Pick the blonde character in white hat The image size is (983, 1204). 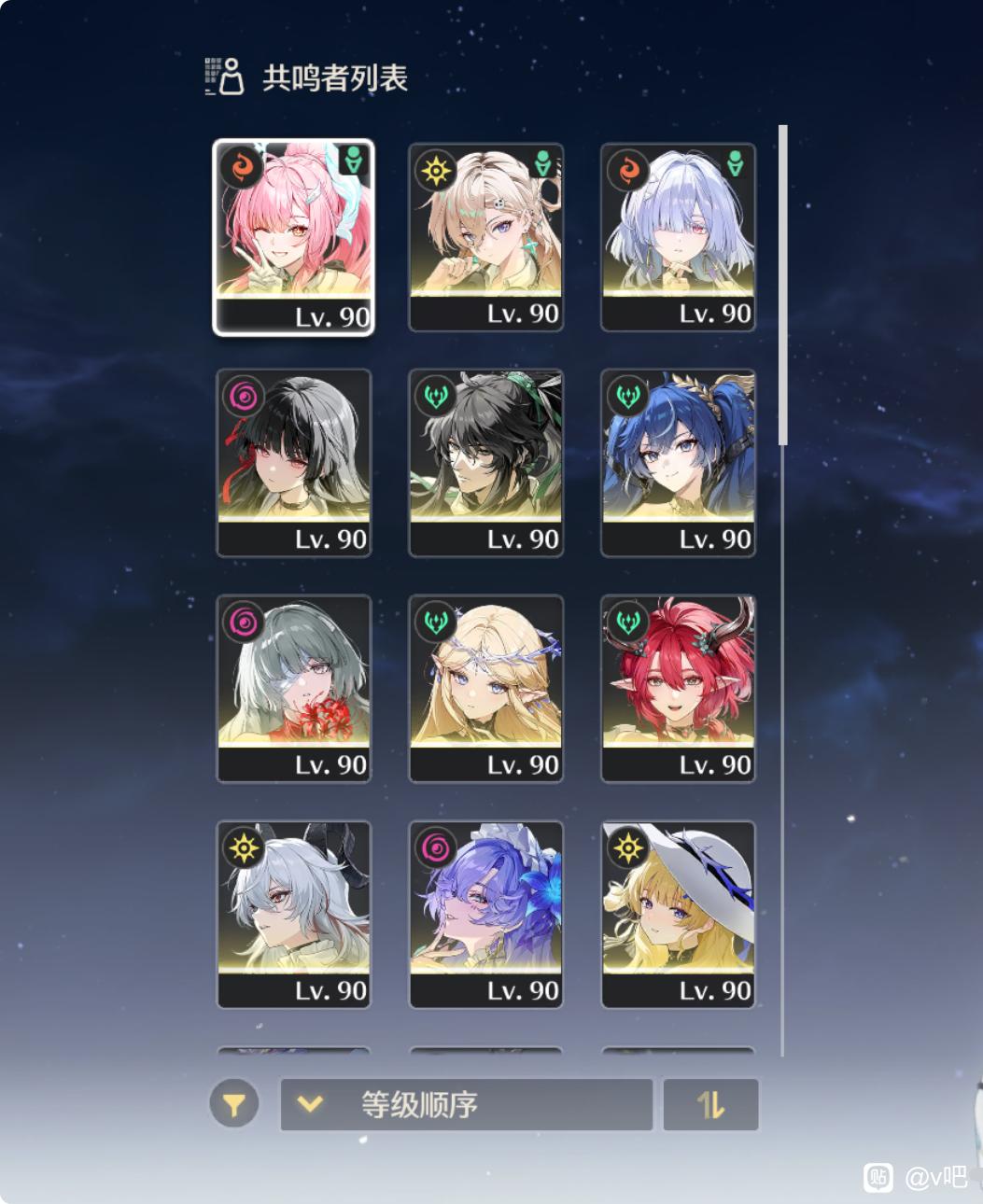[x=678, y=915]
